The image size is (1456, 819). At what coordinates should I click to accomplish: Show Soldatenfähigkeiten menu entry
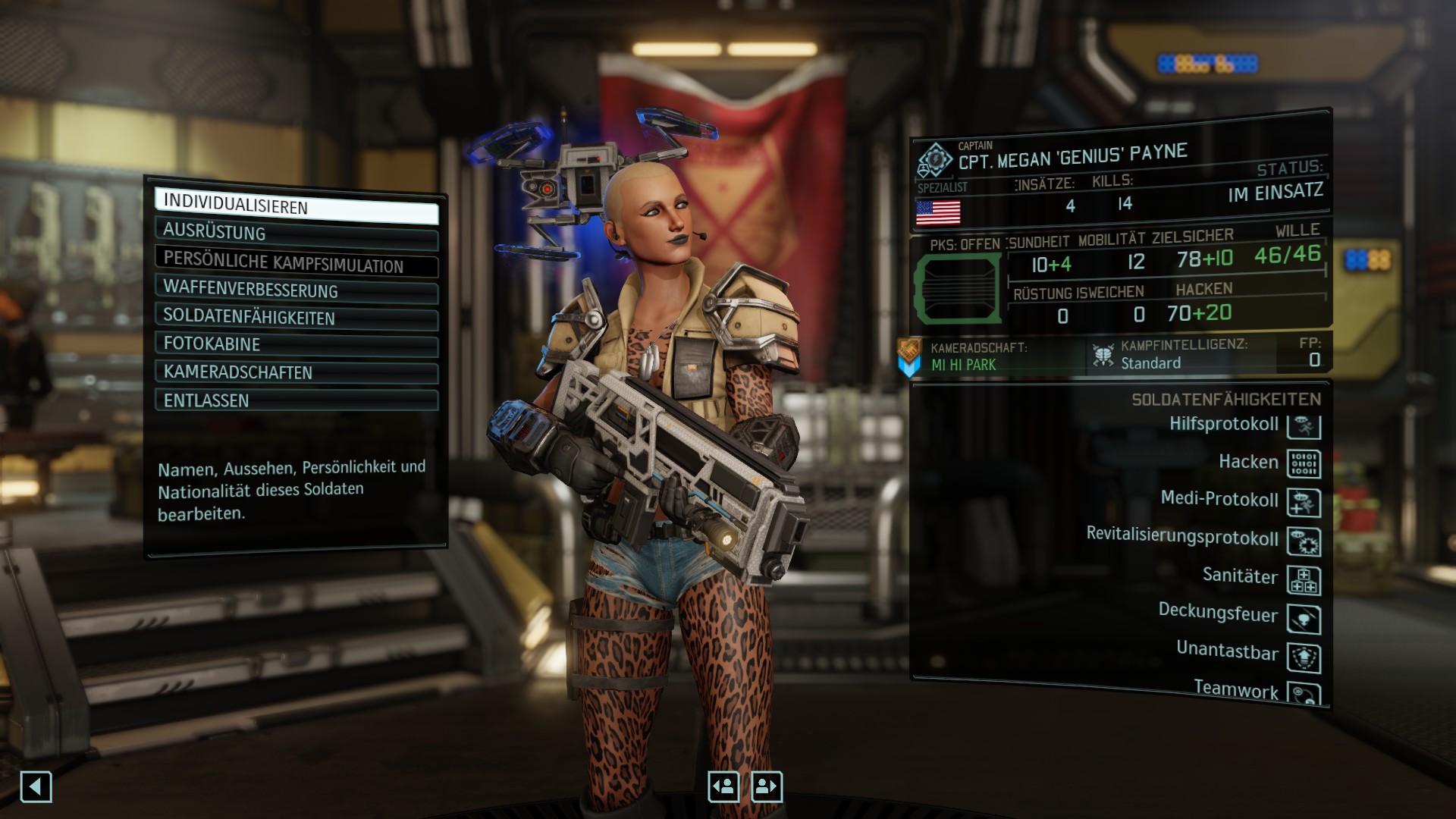click(x=296, y=318)
